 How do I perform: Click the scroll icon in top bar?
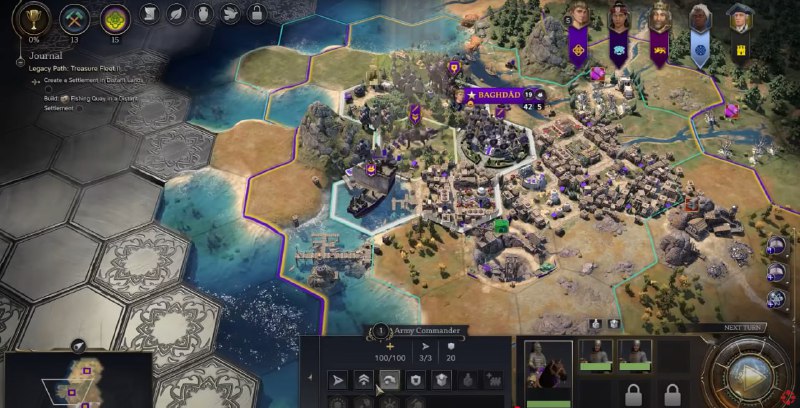click(148, 14)
